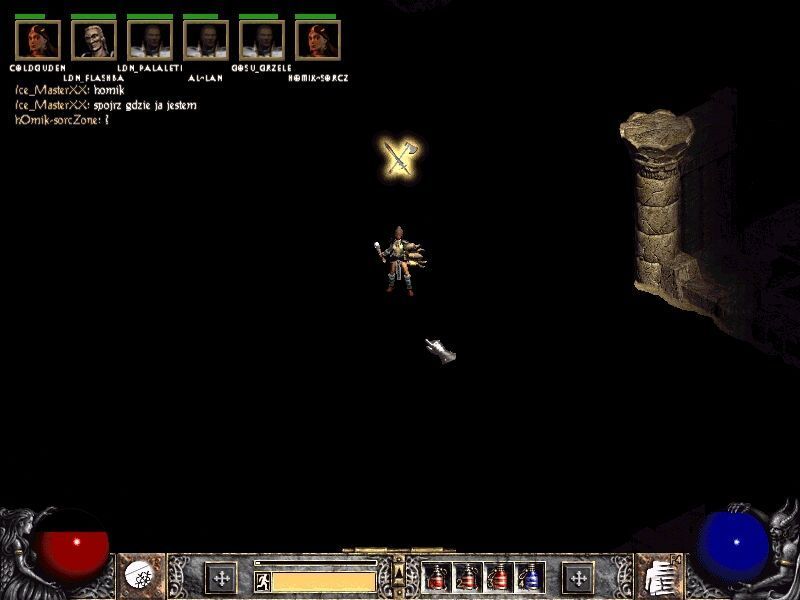
Task: Choose the LDN_PALALETI party portrait
Action: pyautogui.click(x=150, y=40)
